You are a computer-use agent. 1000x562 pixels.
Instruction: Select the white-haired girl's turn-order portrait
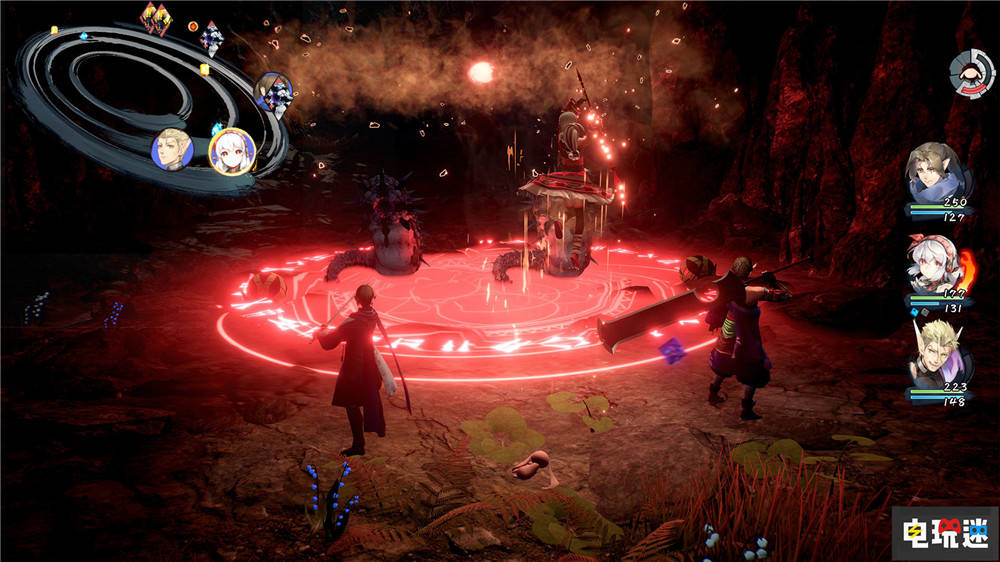[x=232, y=152]
